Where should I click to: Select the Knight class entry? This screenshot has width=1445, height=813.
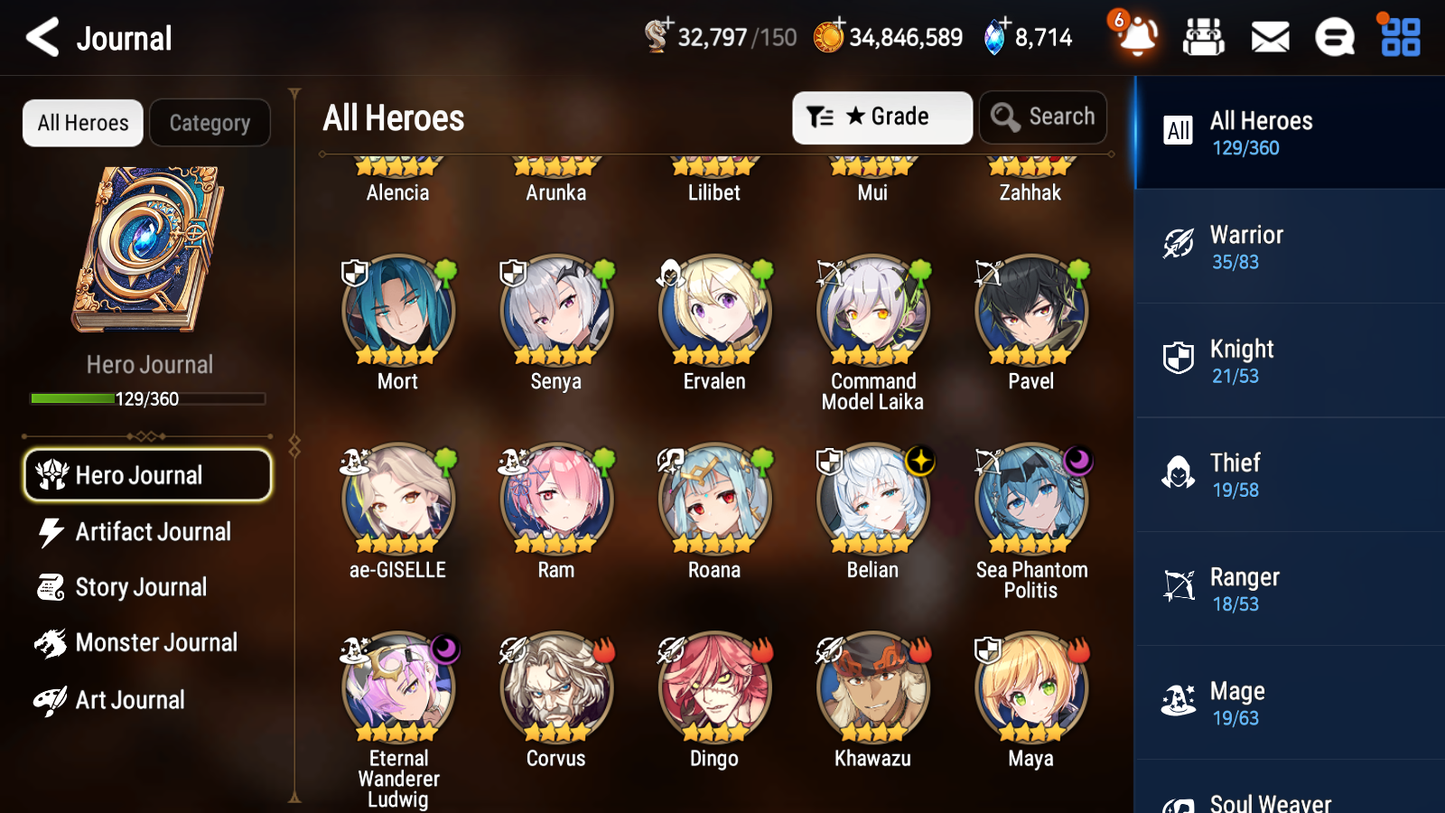(1289, 360)
